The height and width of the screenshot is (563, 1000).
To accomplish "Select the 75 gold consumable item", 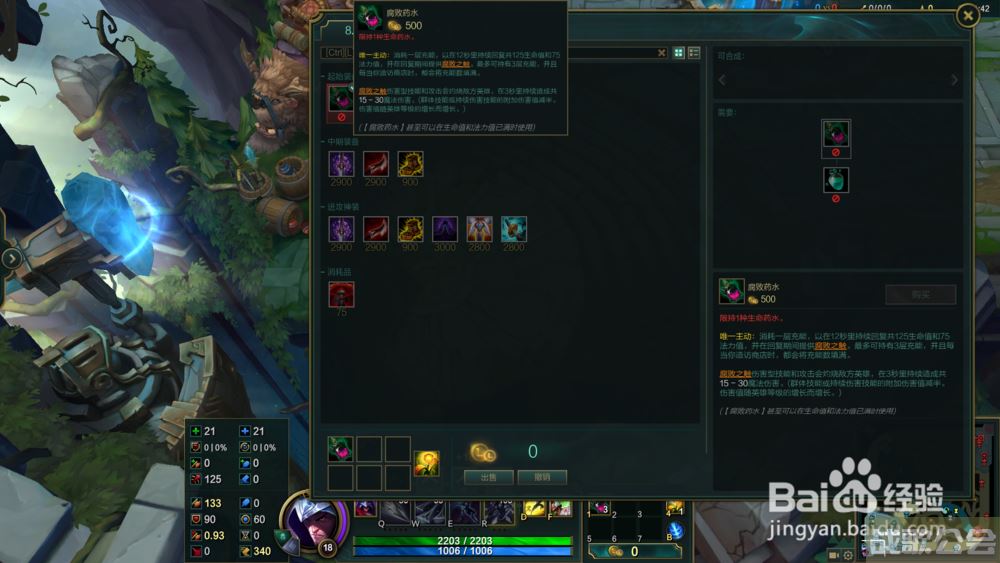I will [x=342, y=295].
